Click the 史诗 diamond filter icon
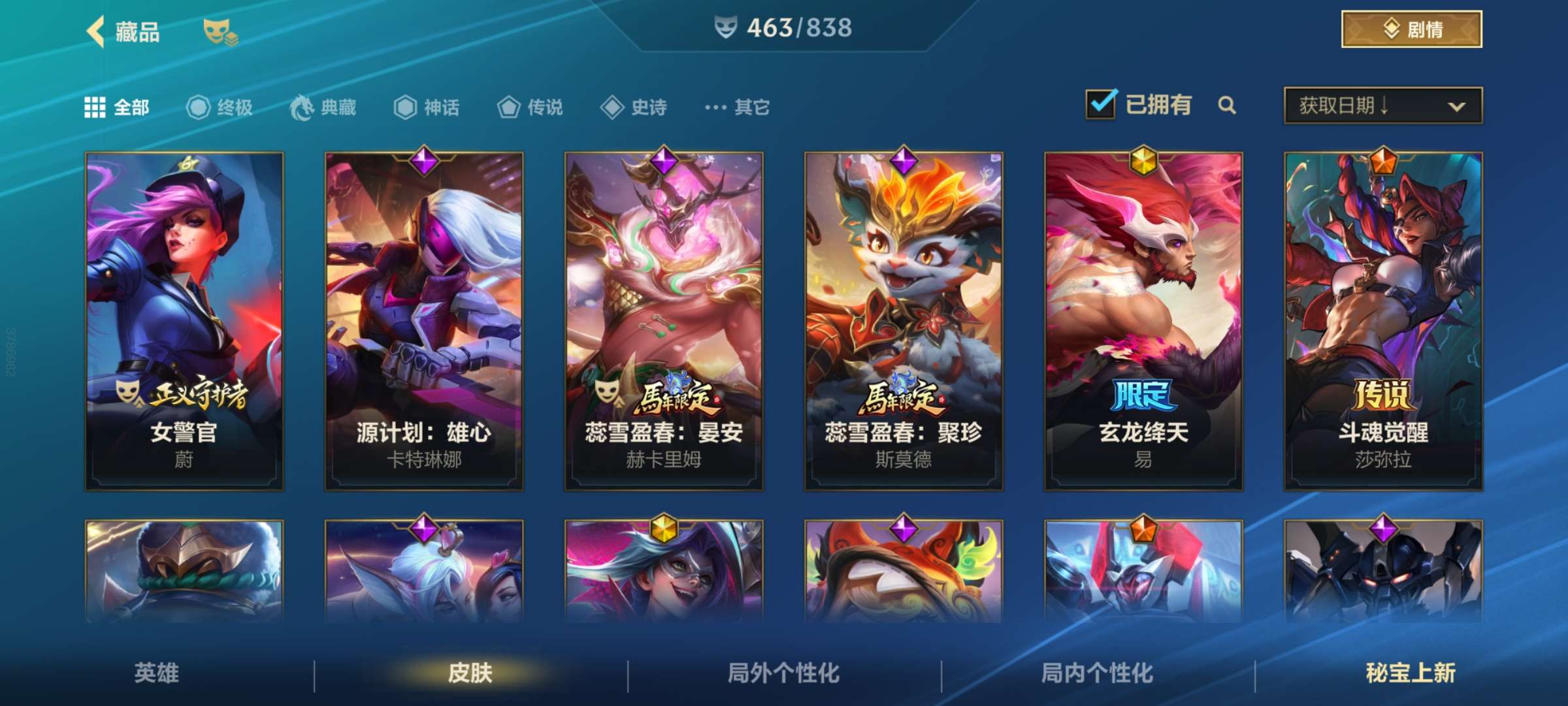Image resolution: width=1568 pixels, height=706 pixels. coord(612,107)
